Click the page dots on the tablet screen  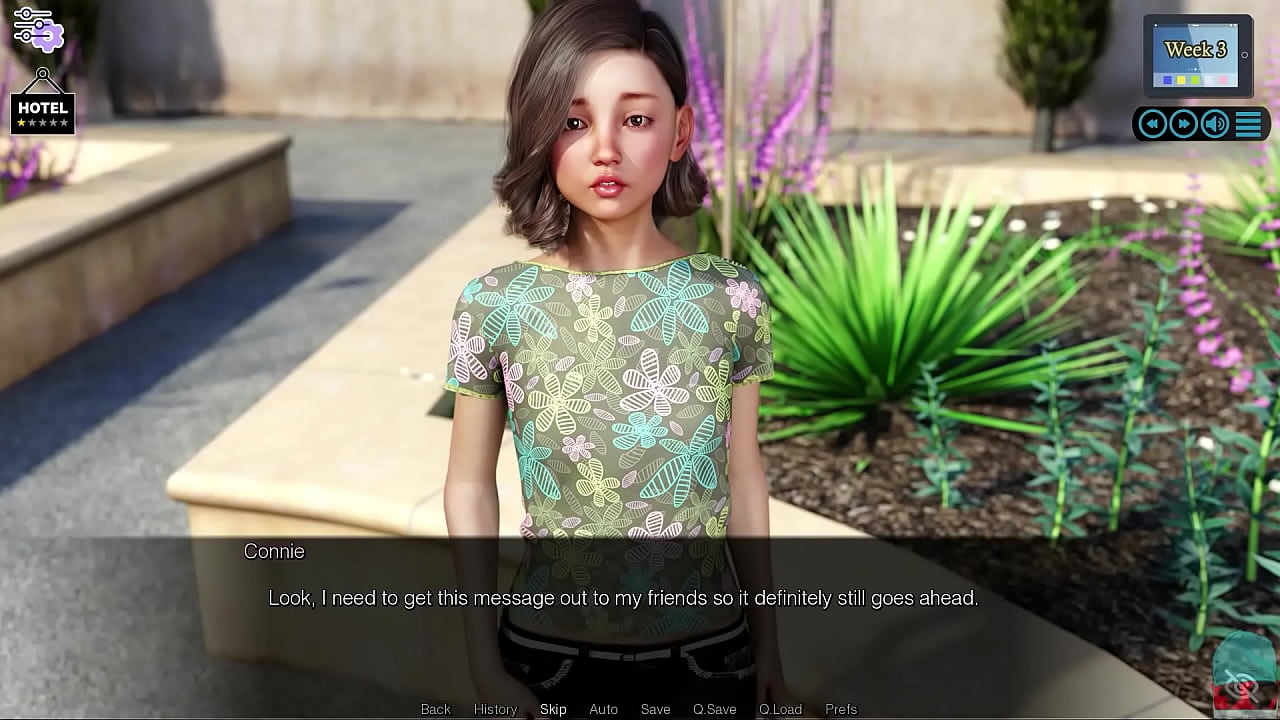click(x=1194, y=68)
